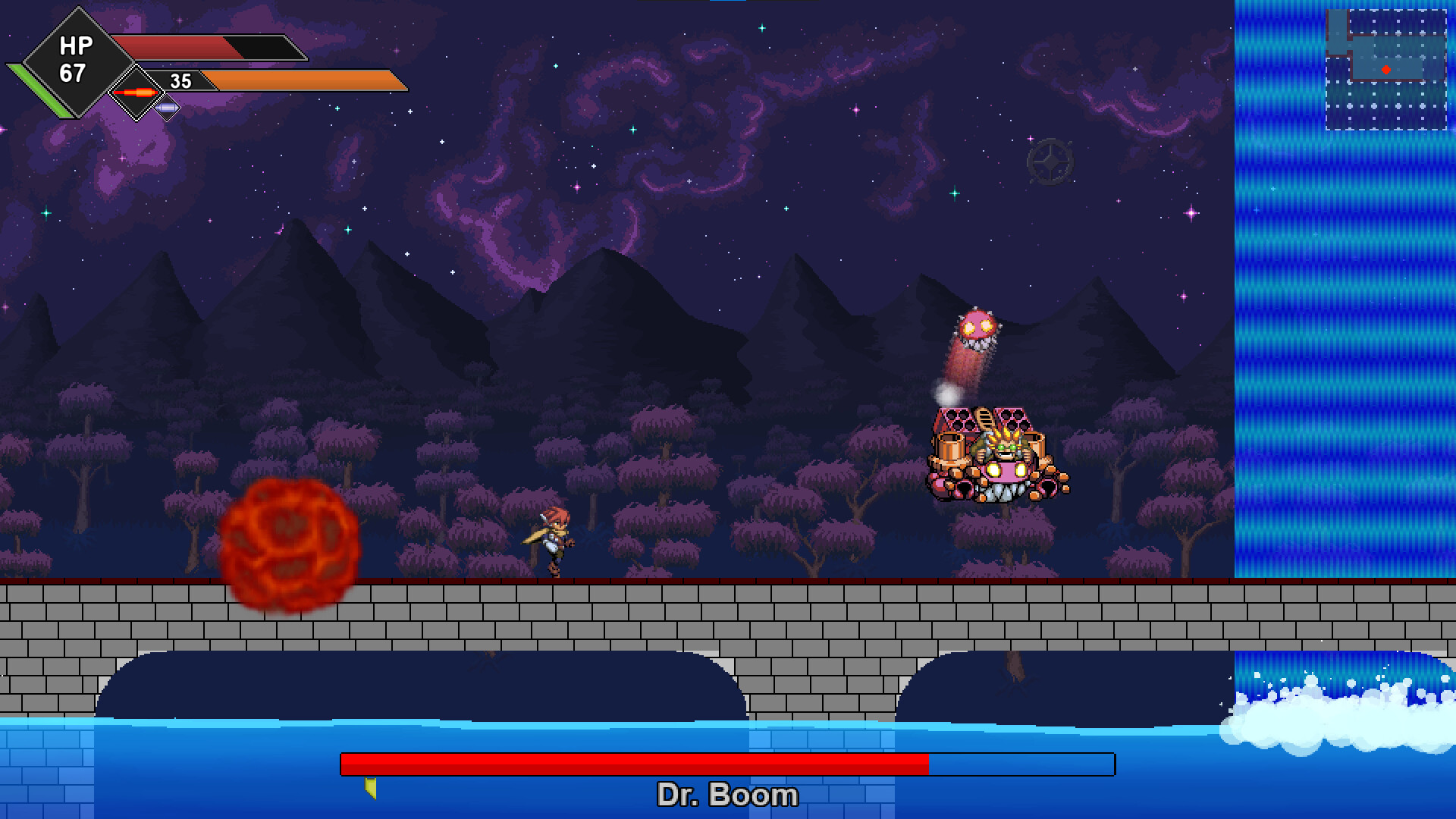Click the spinning gear star icon in the sky
Image resolution: width=1456 pixels, height=819 pixels.
point(1050,163)
